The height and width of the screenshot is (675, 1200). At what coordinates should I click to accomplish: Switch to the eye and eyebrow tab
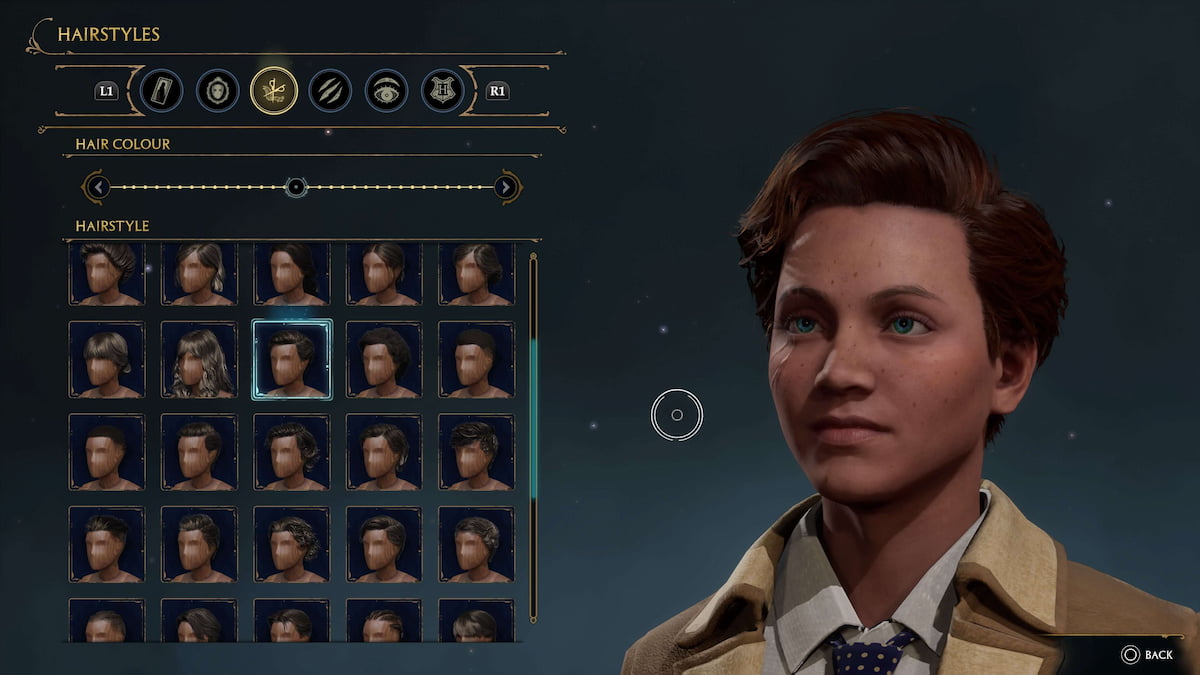pyautogui.click(x=385, y=91)
